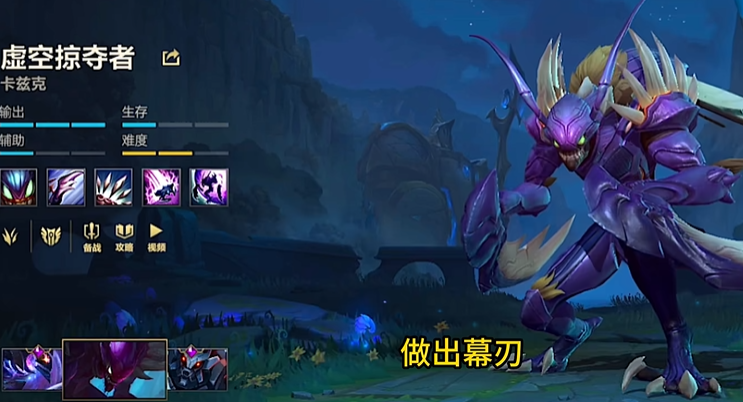Open the 攻略 guide button

pyautogui.click(x=124, y=237)
